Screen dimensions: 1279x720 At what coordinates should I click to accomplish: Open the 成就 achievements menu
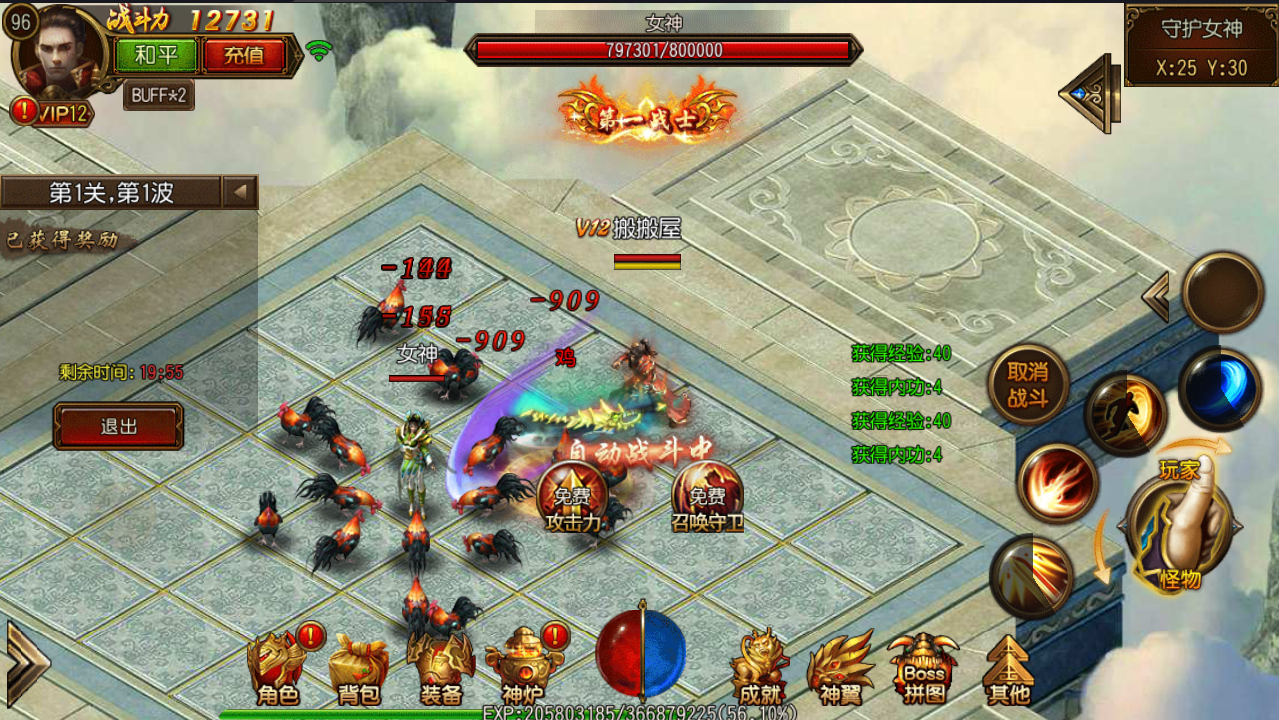click(x=760, y=667)
